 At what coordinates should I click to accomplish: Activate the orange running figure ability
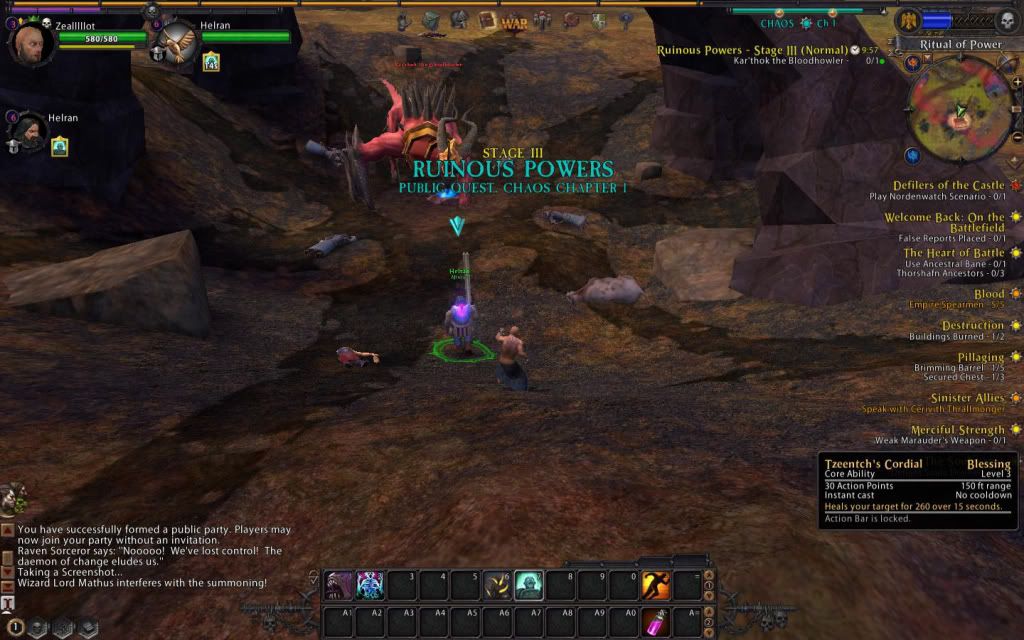click(x=655, y=585)
